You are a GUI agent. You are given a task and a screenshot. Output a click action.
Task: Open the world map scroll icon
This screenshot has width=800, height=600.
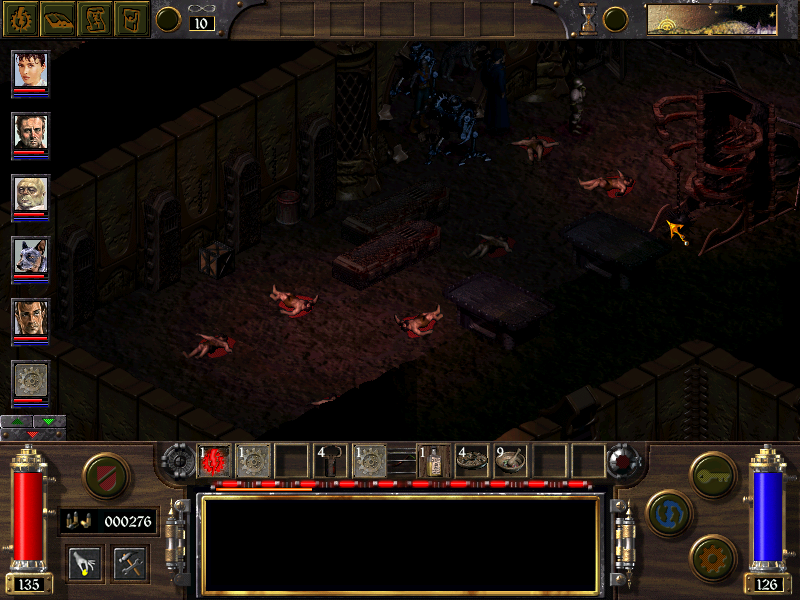94,18
